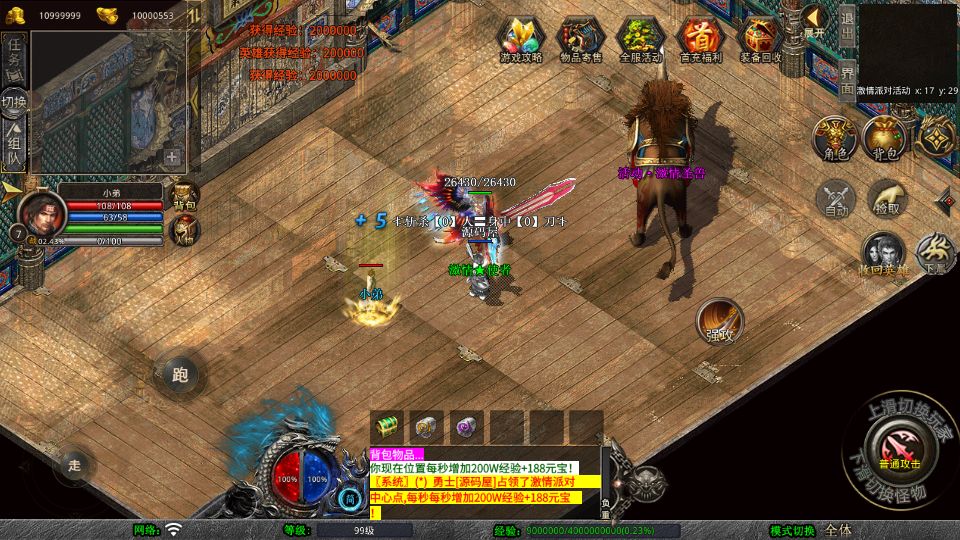Tap the 跑 run button
Viewport: 960px width, 540px height.
tap(180, 375)
